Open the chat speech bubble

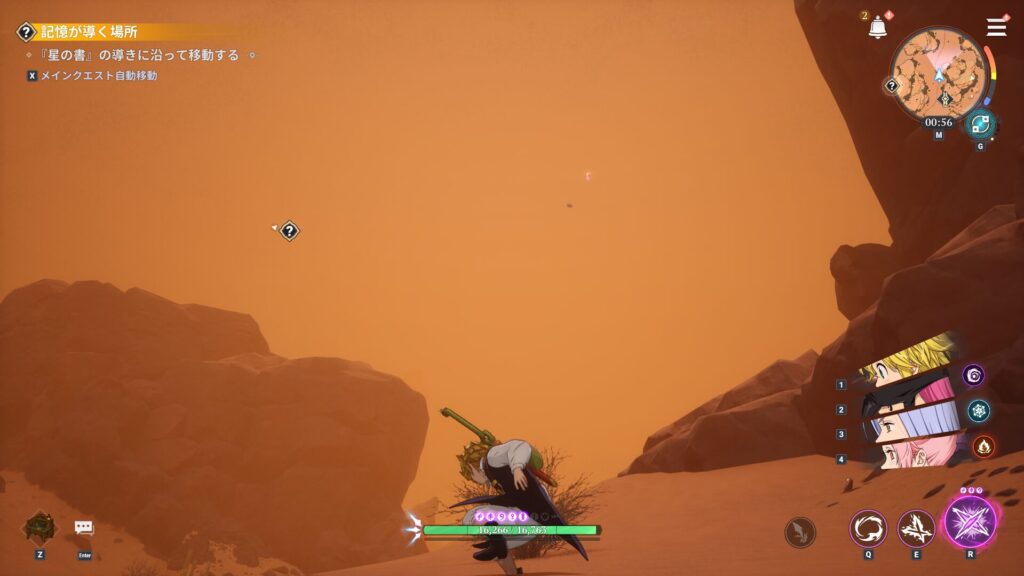pos(84,527)
